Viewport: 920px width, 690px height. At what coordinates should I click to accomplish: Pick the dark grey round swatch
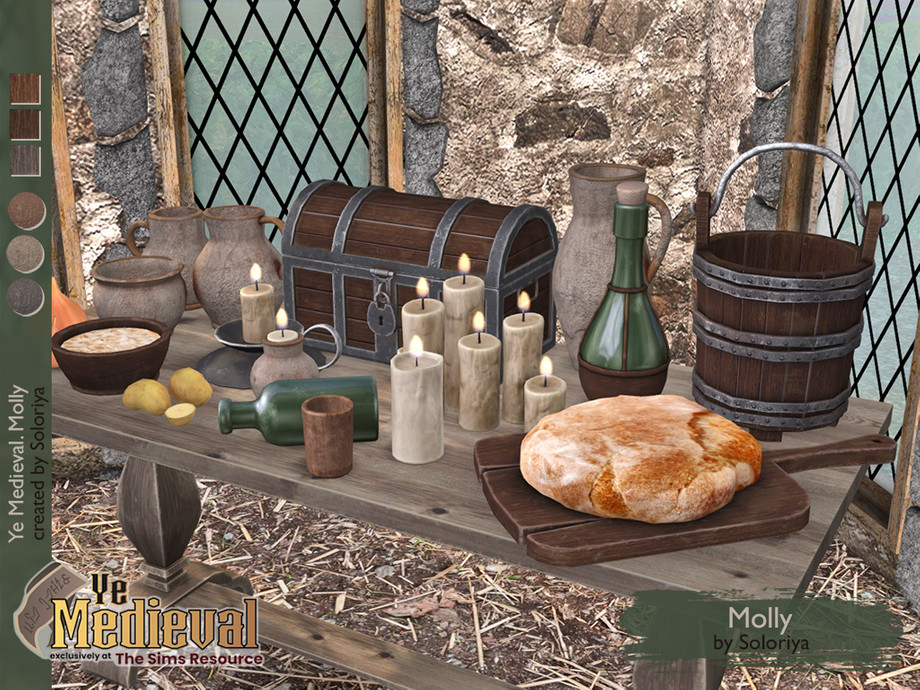click(x=26, y=297)
